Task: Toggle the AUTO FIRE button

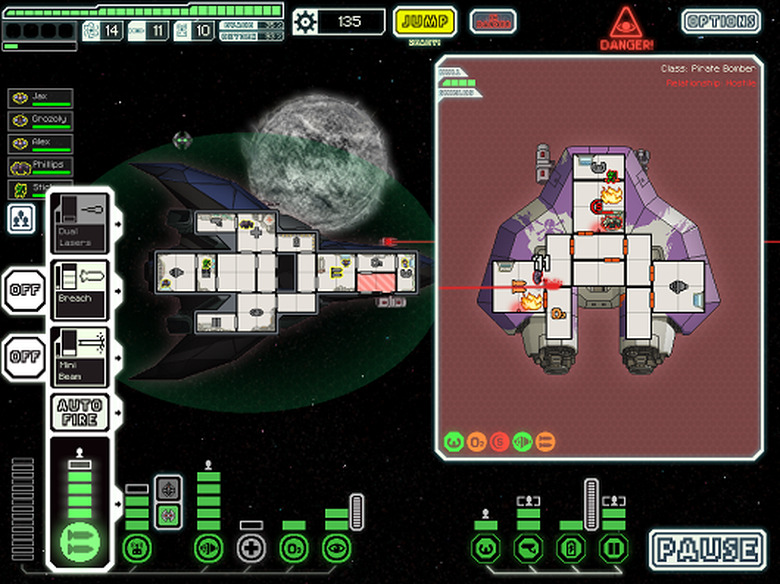Action: click(80, 411)
